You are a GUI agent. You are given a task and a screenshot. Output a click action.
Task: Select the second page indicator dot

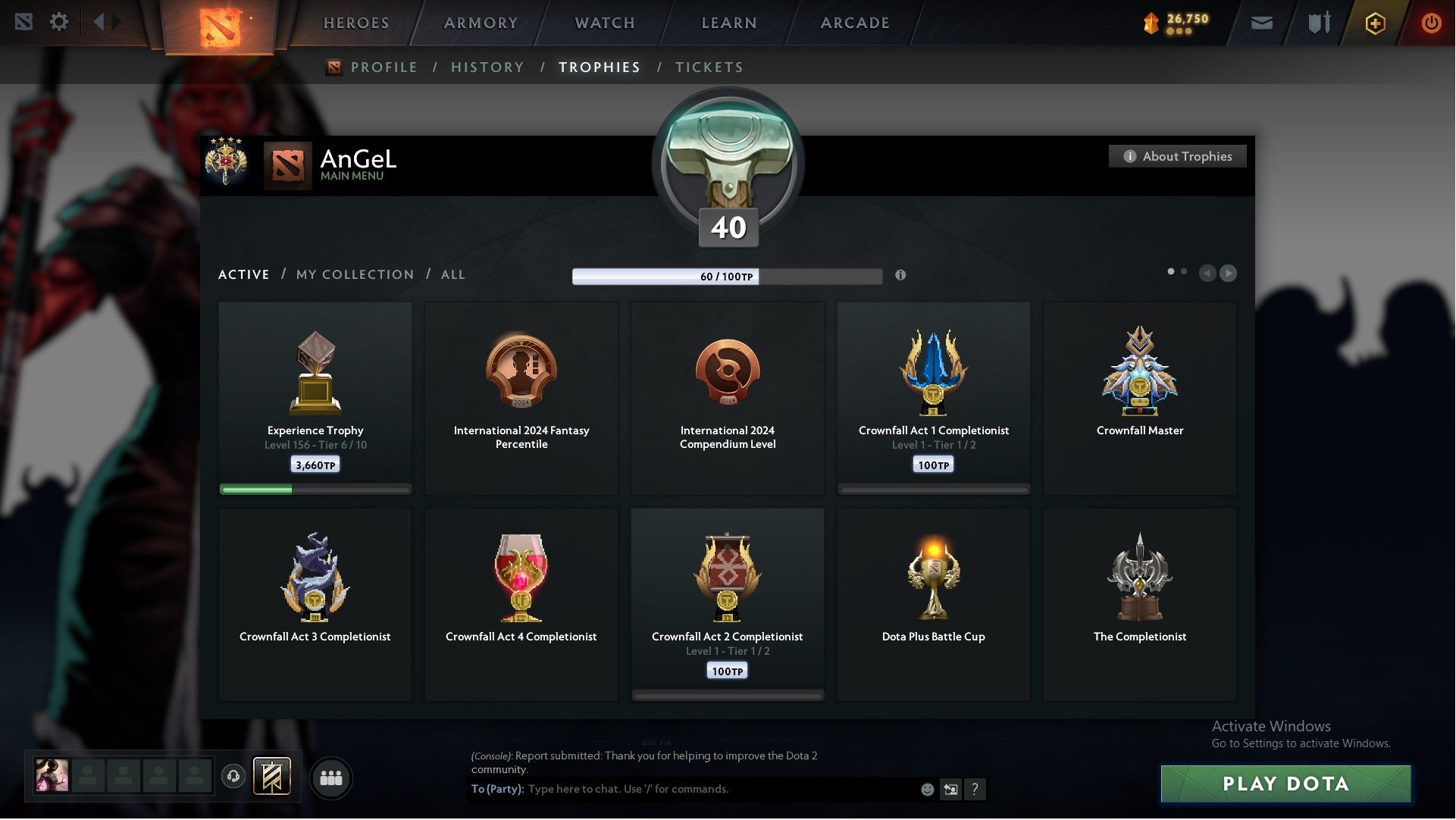pyautogui.click(x=1185, y=270)
